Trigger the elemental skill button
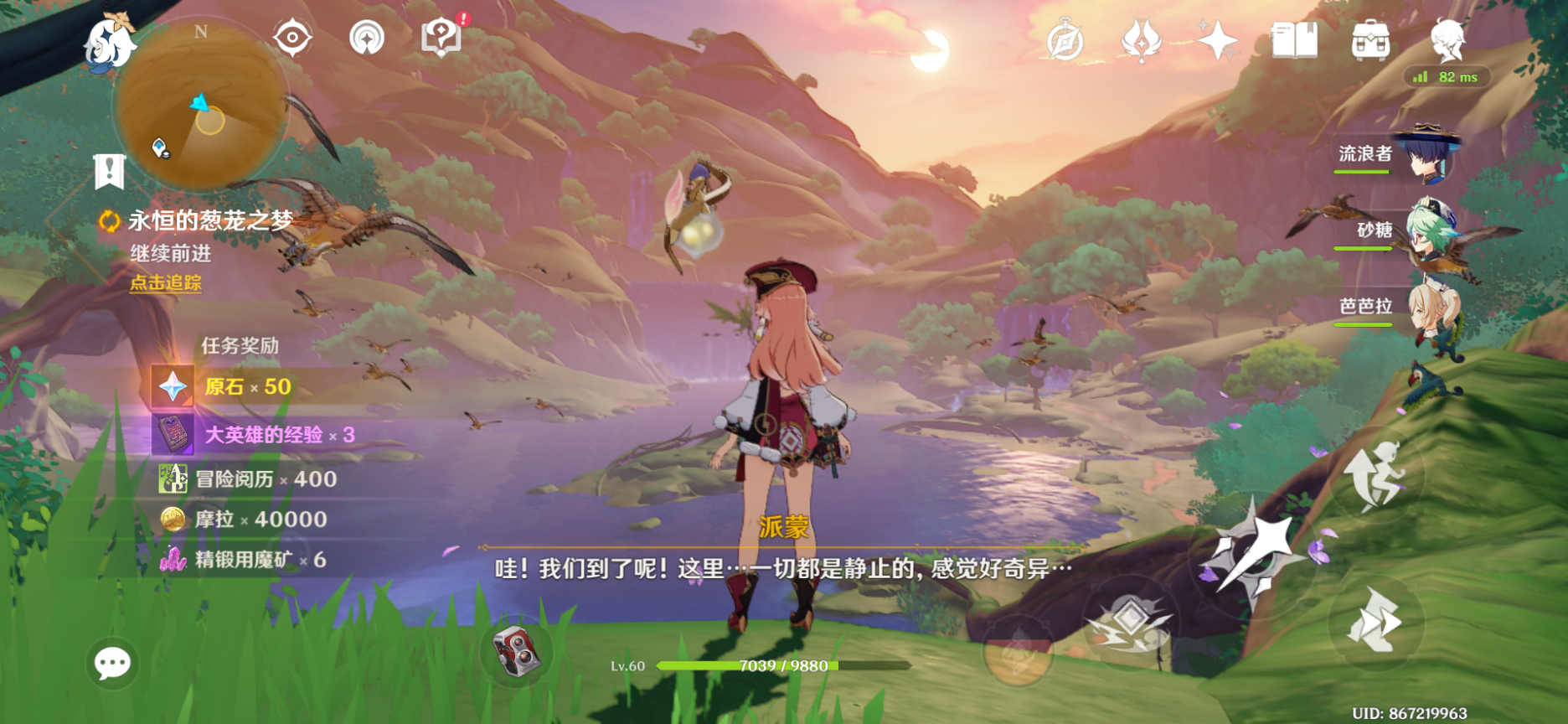This screenshot has width=1568, height=724. (x=1129, y=624)
